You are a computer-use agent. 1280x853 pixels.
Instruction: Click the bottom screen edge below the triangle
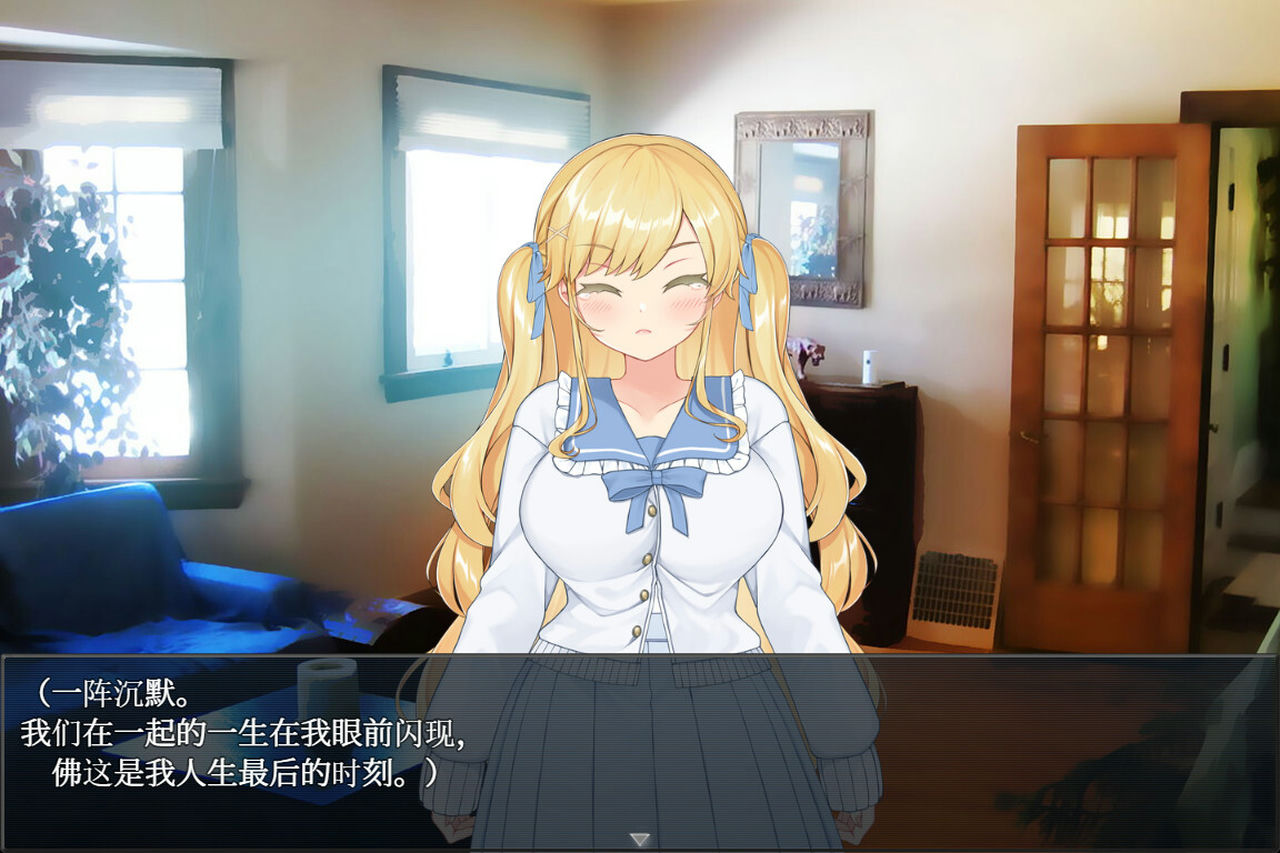[x=640, y=848]
